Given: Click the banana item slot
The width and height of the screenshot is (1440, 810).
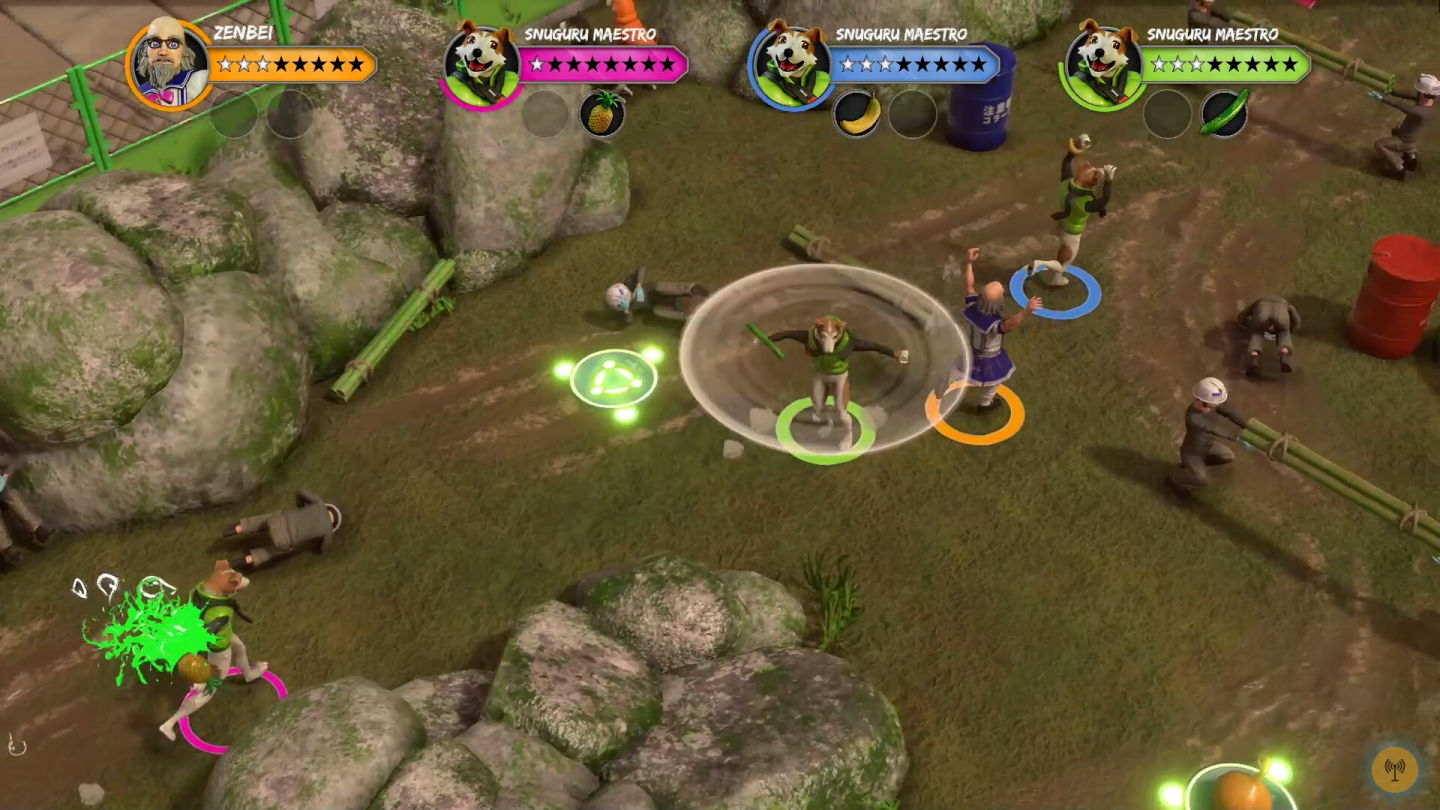Looking at the screenshot, I should (857, 114).
